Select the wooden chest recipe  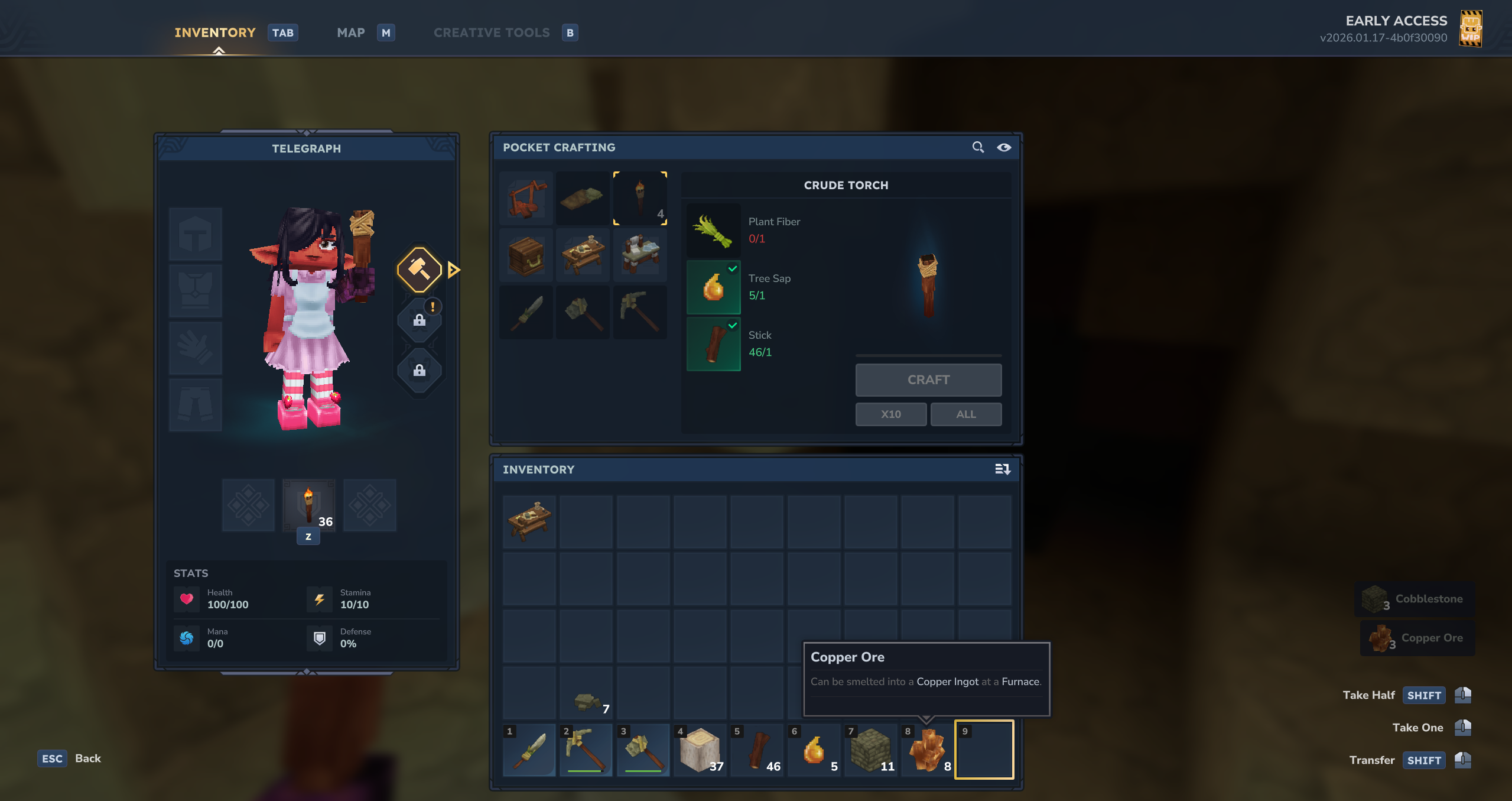pos(526,255)
